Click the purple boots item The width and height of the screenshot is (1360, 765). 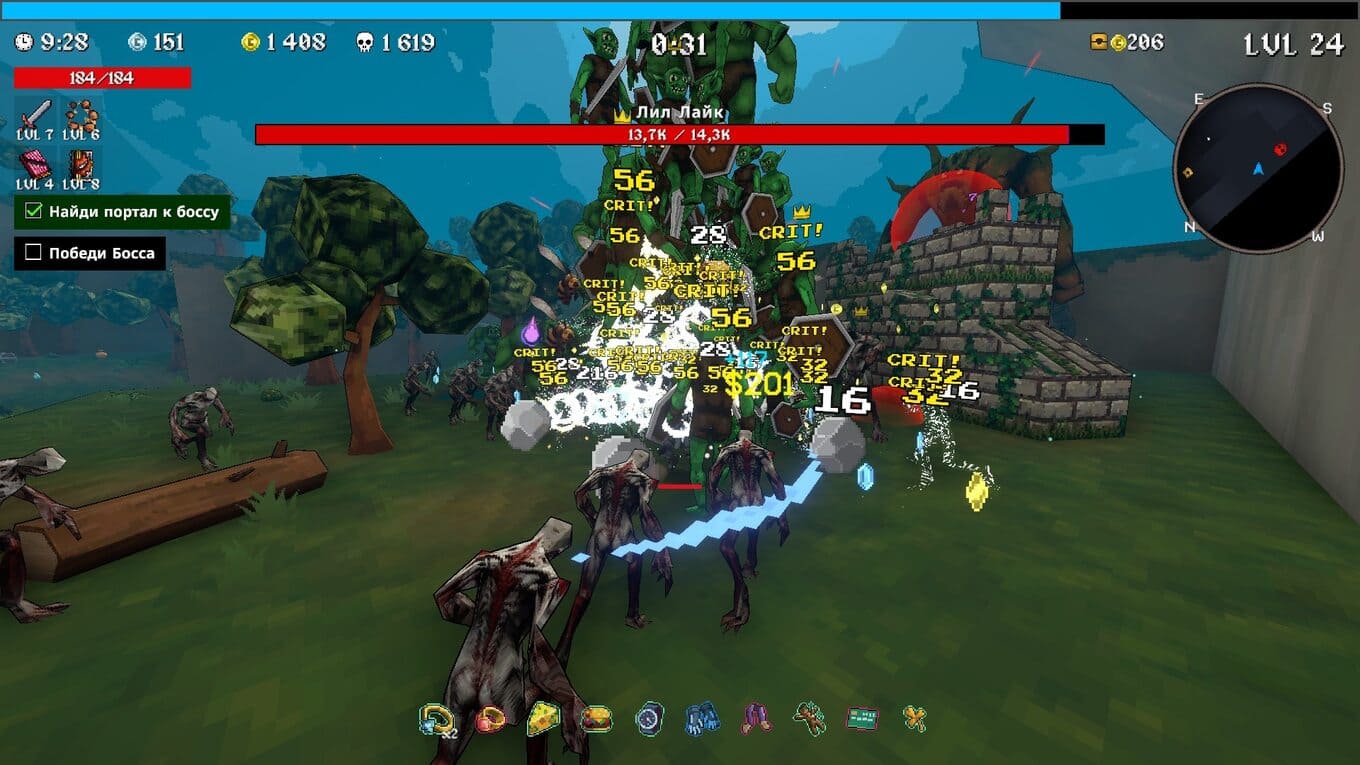[x=755, y=718]
